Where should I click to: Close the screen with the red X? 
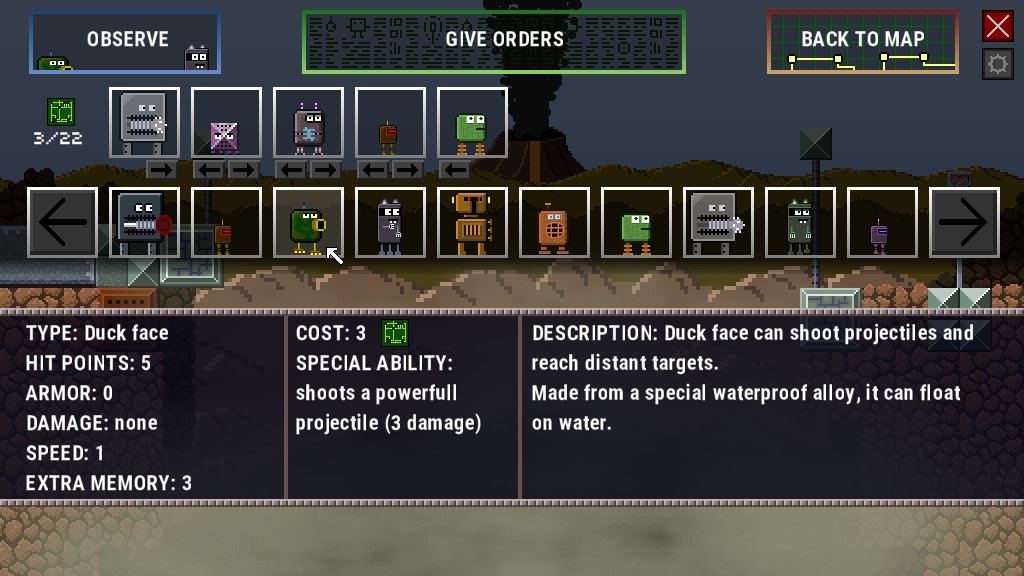997,26
